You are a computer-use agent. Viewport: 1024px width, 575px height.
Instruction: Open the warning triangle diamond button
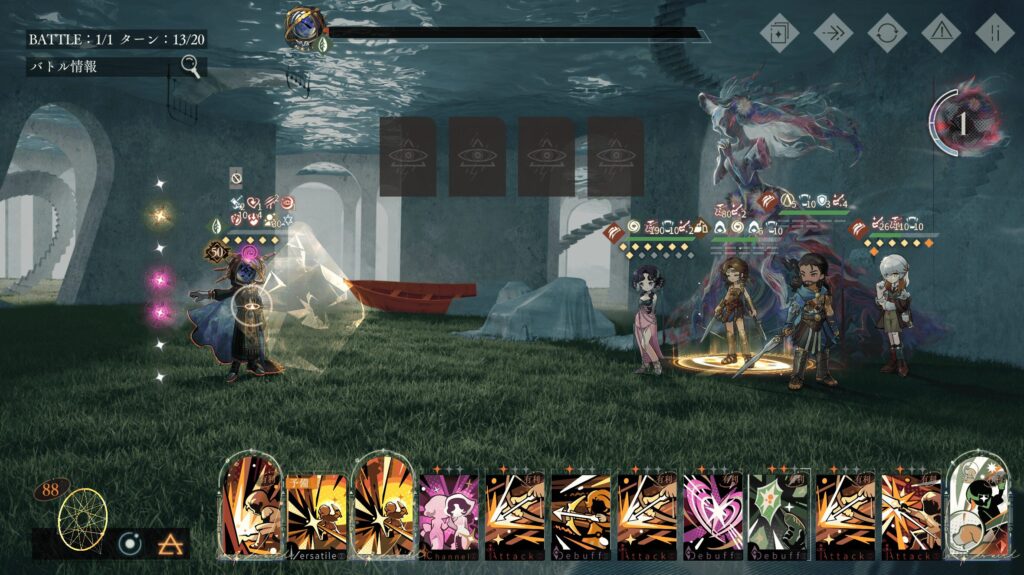coord(941,32)
